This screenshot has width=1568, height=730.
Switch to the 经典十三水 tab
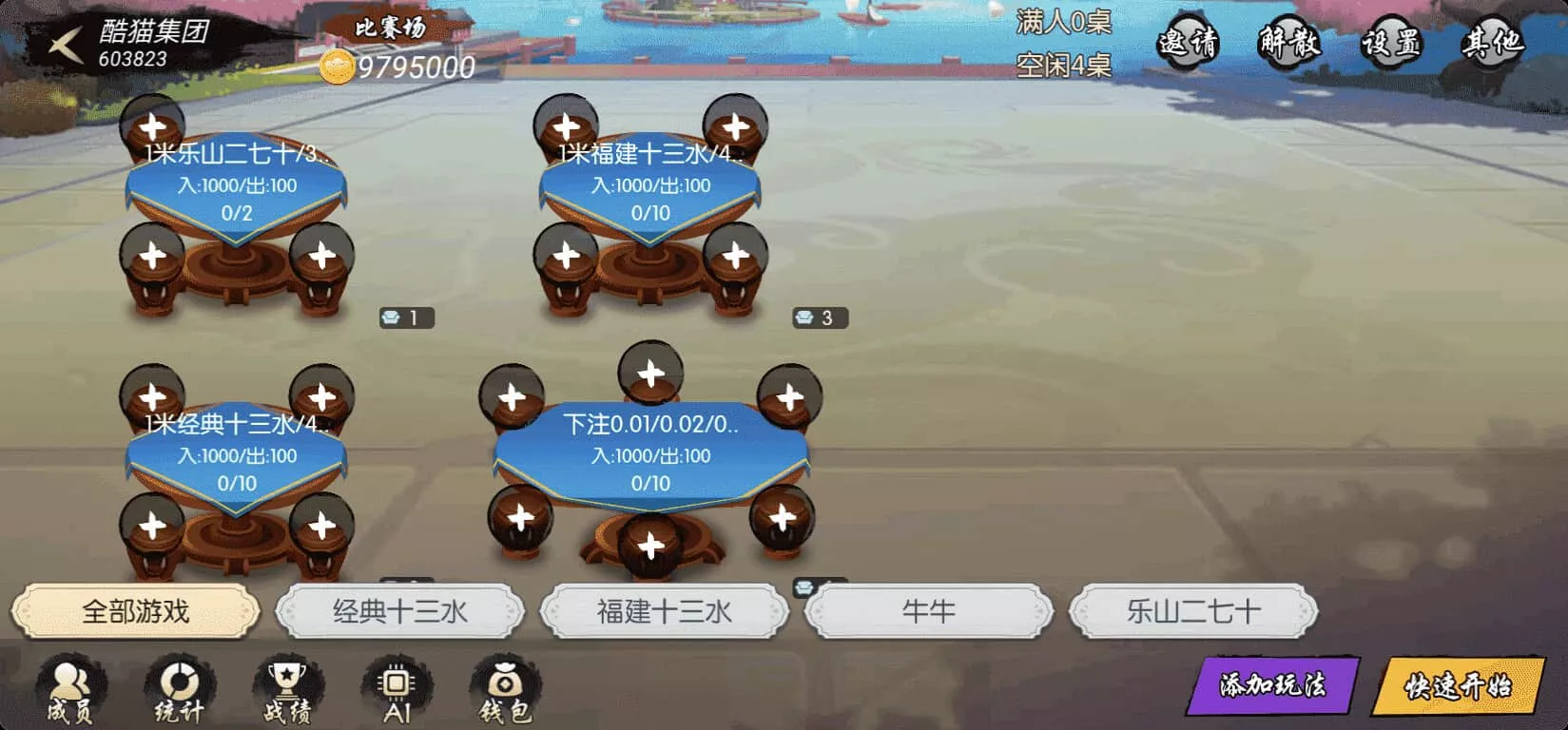399,611
